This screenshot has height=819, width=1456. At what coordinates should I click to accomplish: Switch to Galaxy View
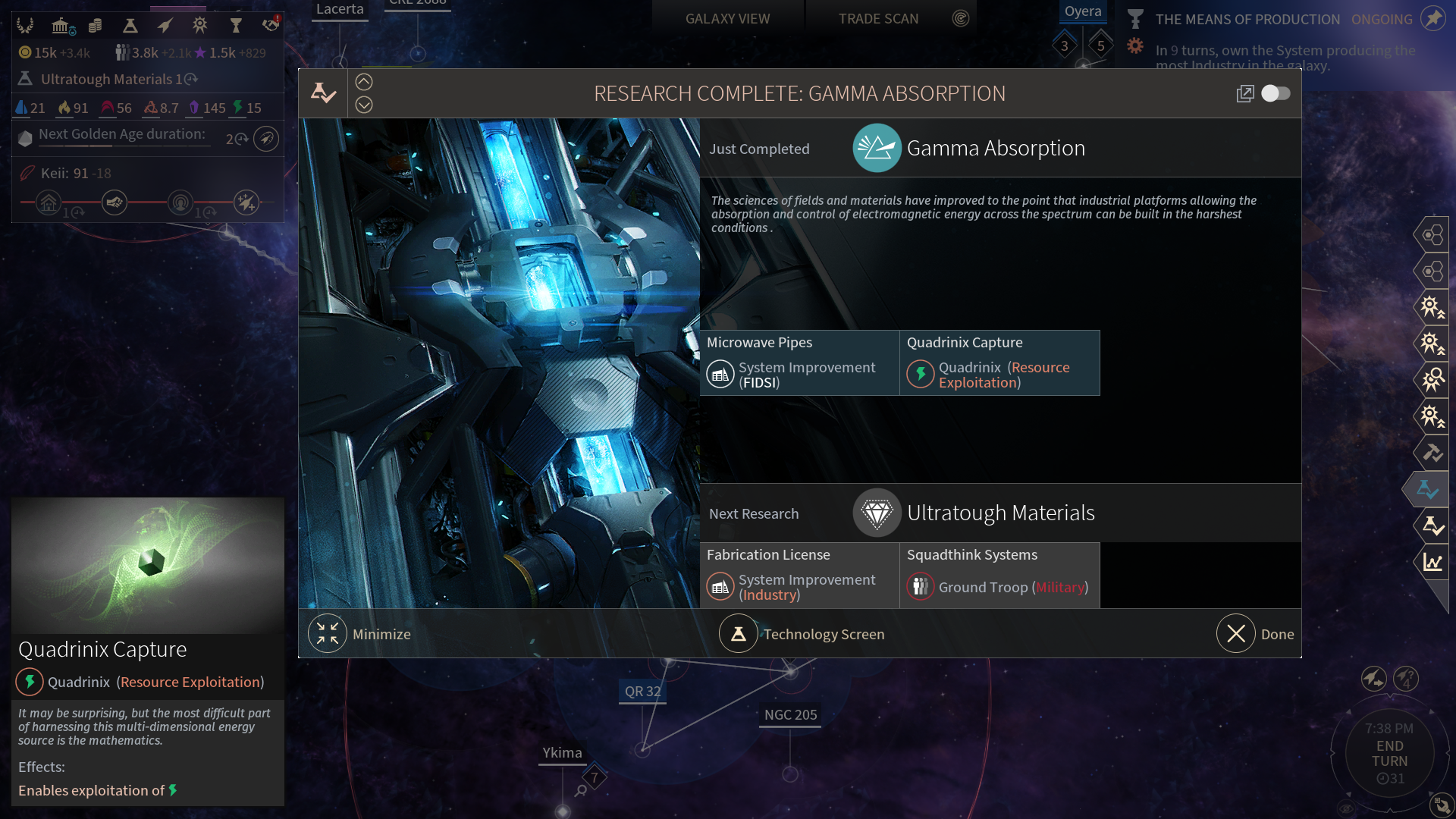click(727, 19)
